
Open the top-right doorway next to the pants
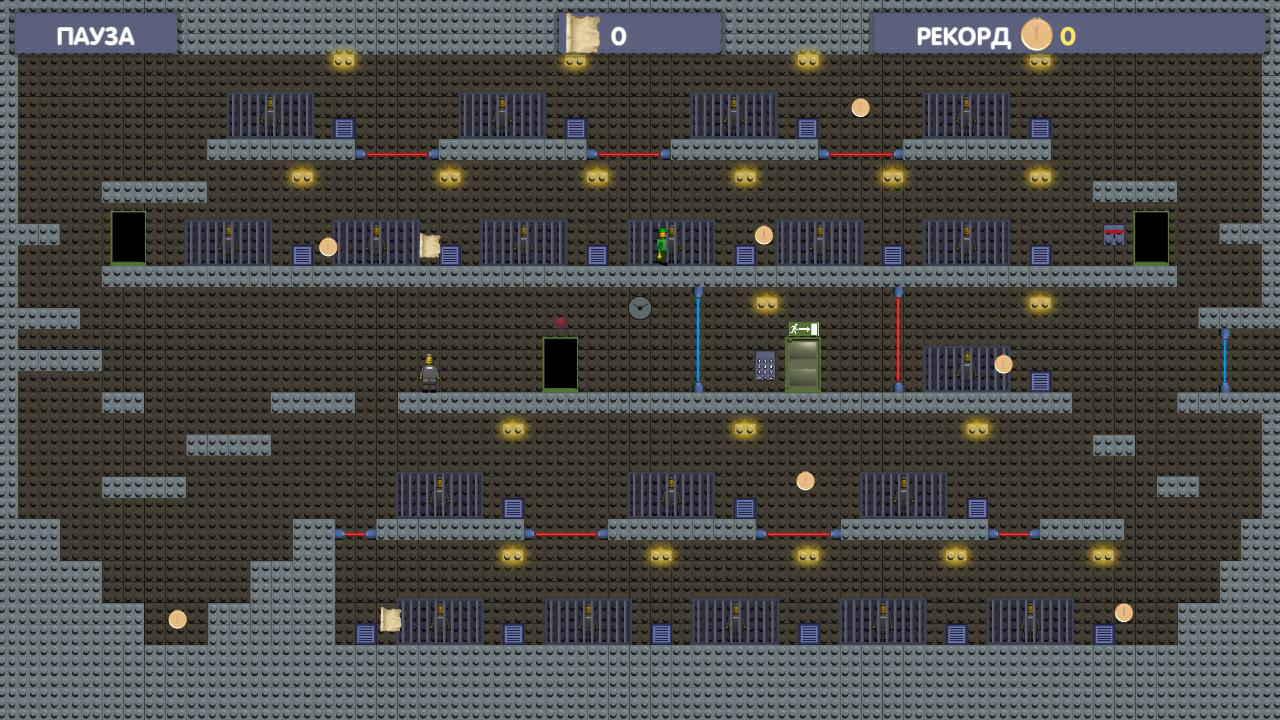[1150, 238]
